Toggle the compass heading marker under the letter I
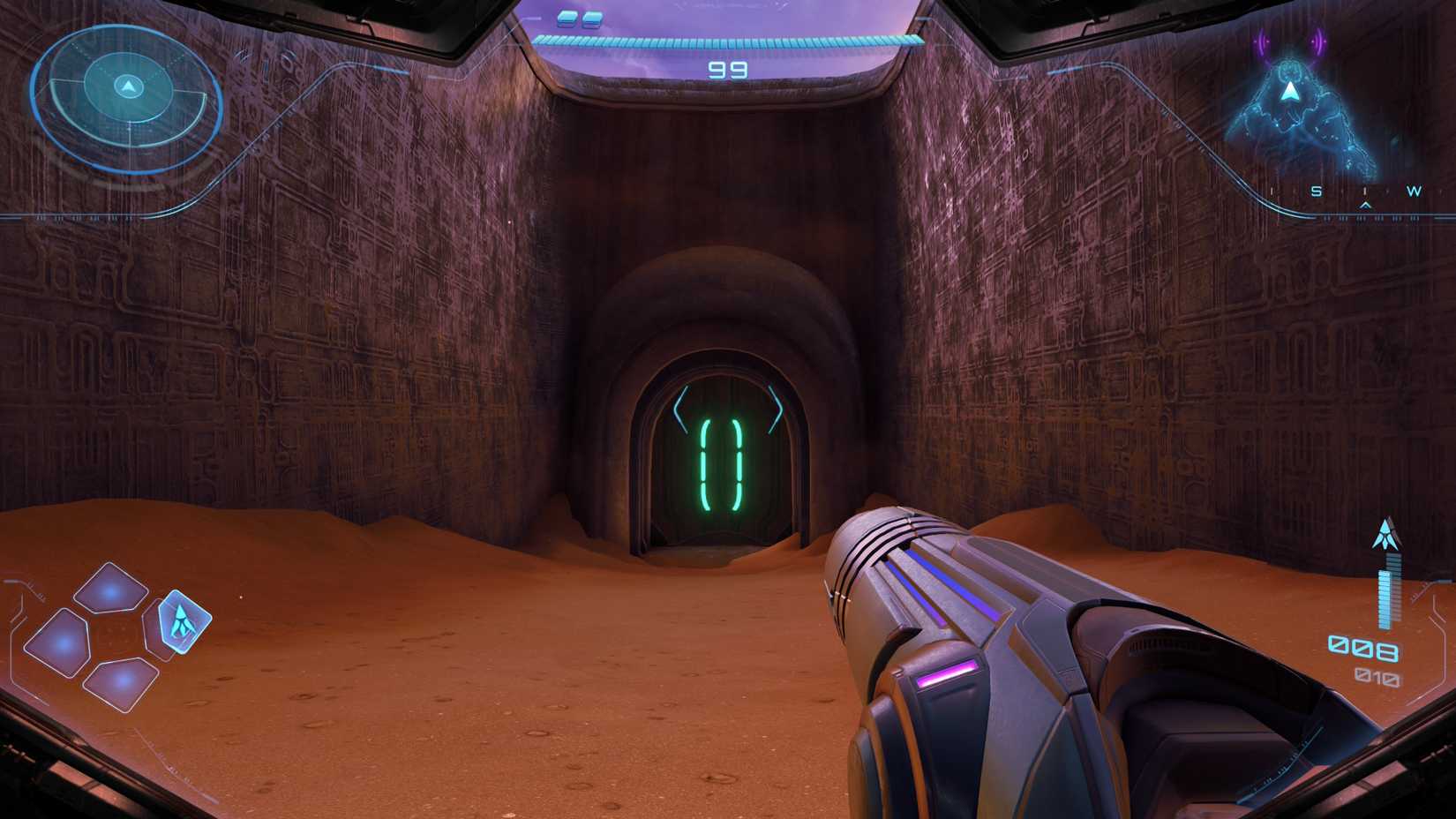This screenshot has width=1456, height=819. point(1366,207)
